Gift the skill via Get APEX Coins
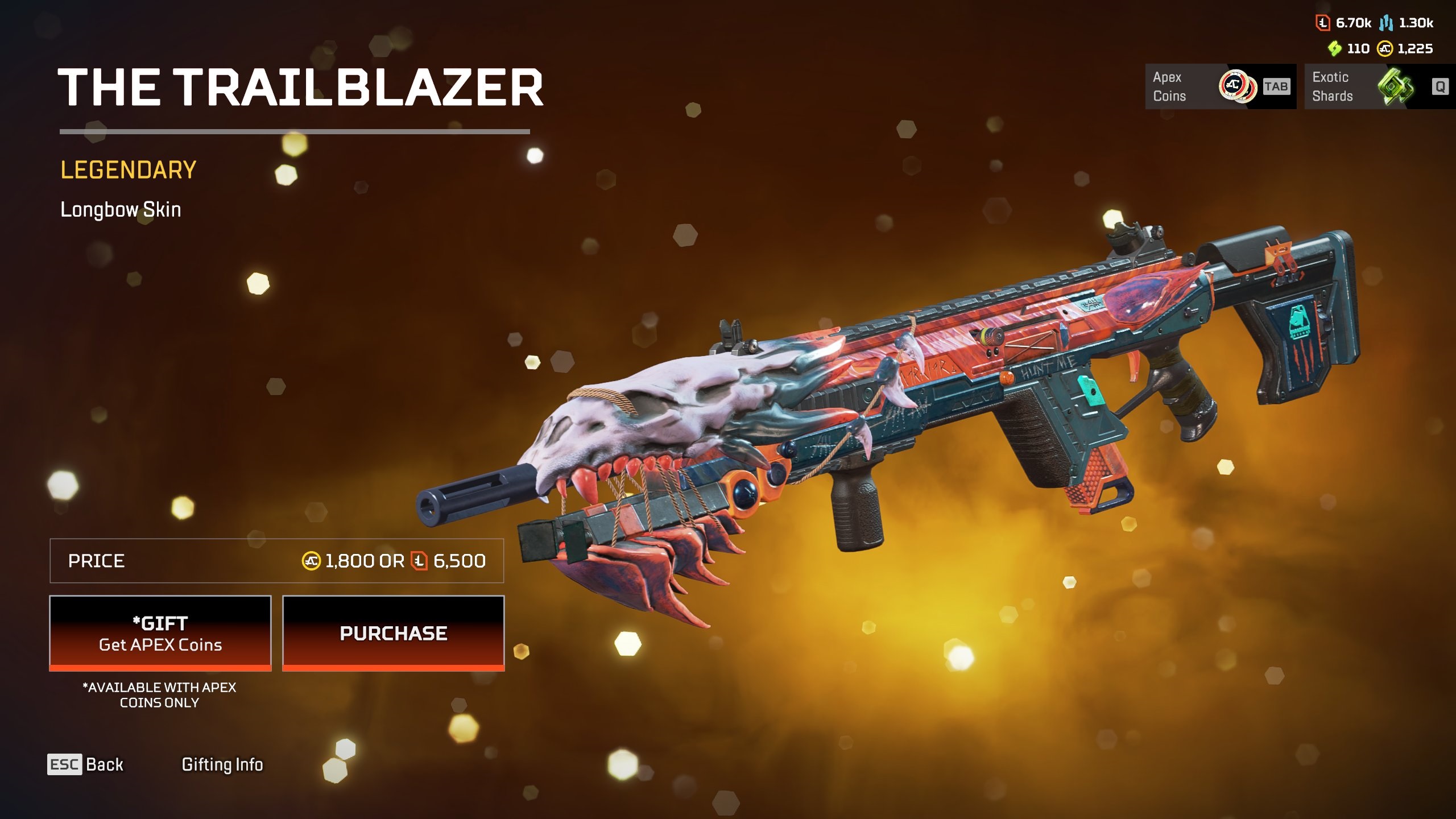 [x=160, y=633]
